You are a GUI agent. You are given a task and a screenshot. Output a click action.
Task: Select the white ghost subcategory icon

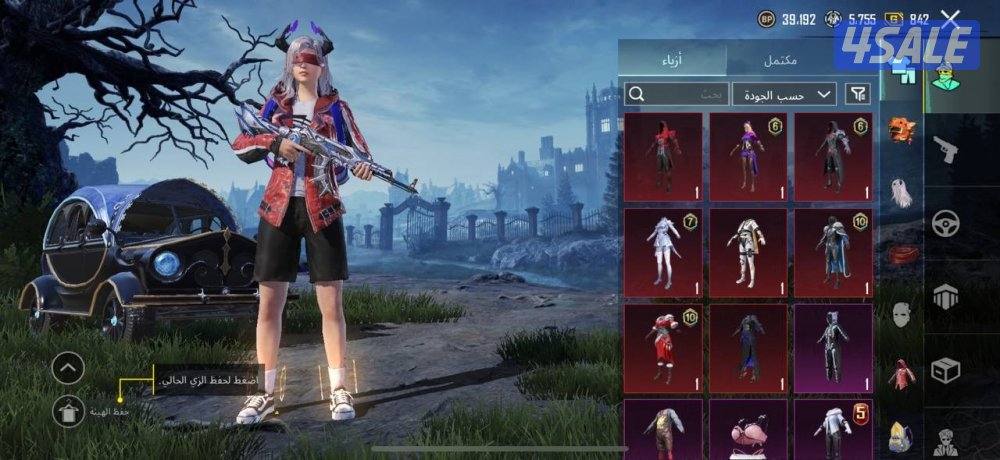[902, 192]
